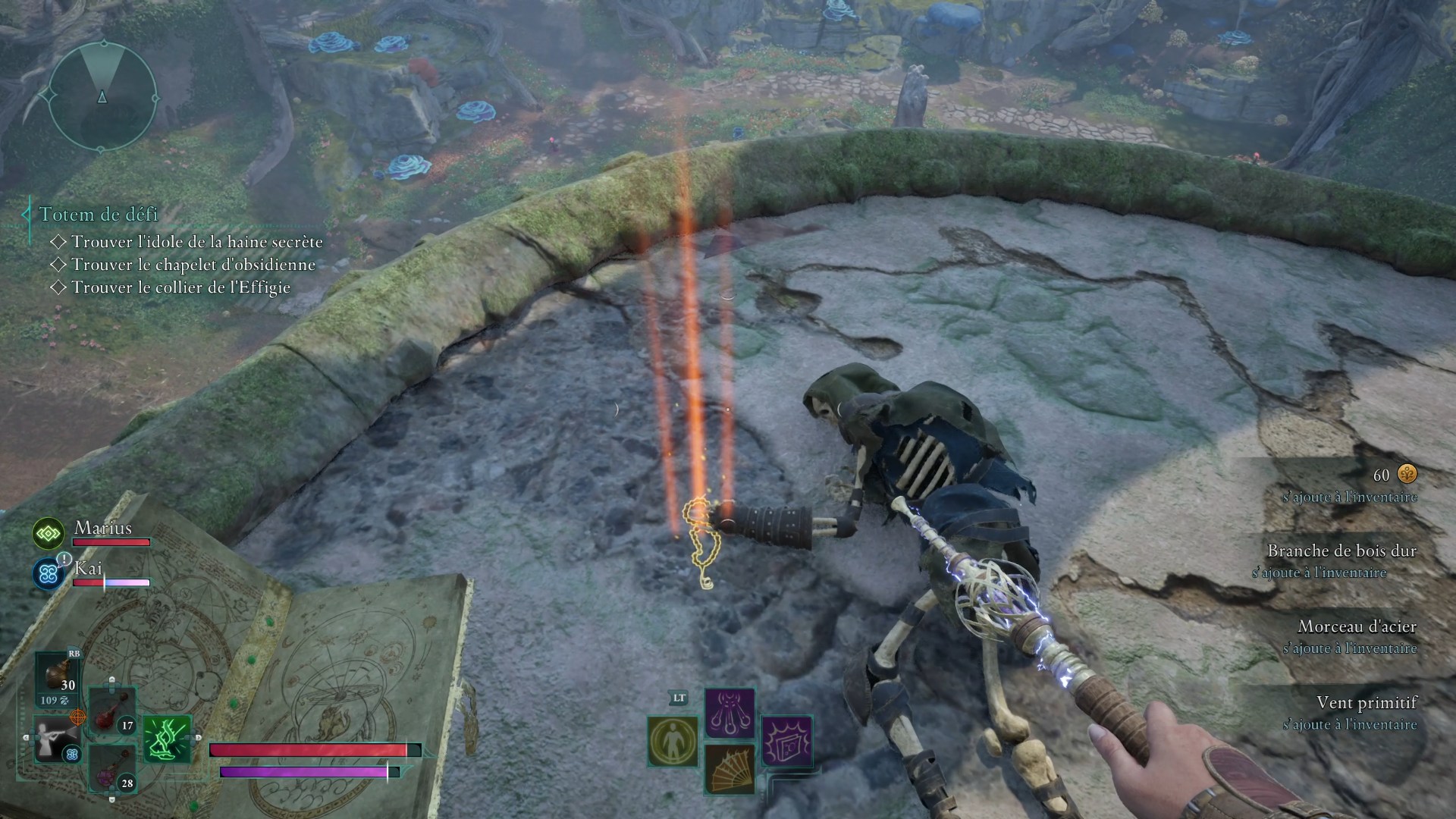Activate the green thorny vines ability

coord(167,739)
